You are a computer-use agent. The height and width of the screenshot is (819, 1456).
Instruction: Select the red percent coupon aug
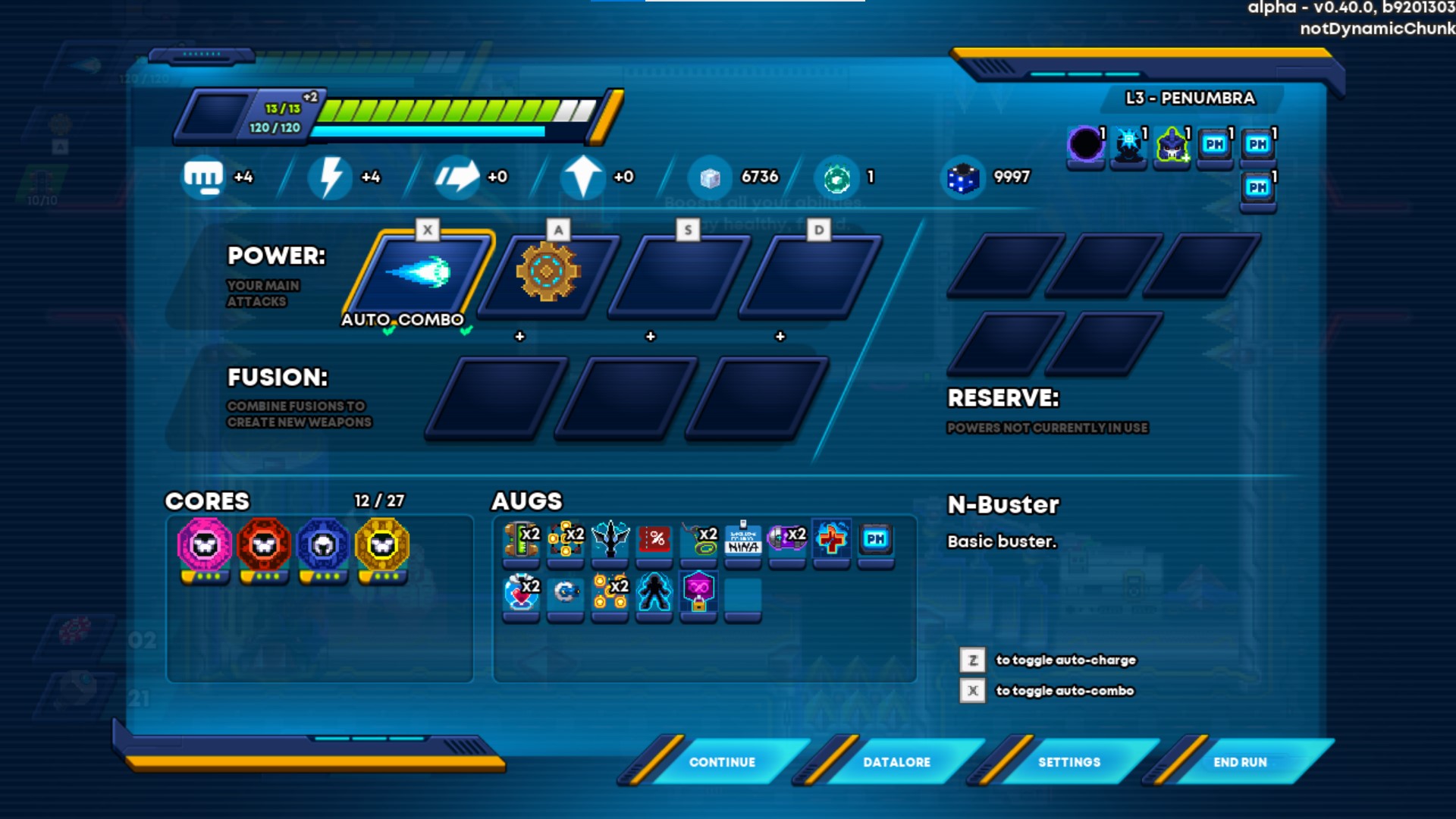(x=654, y=539)
